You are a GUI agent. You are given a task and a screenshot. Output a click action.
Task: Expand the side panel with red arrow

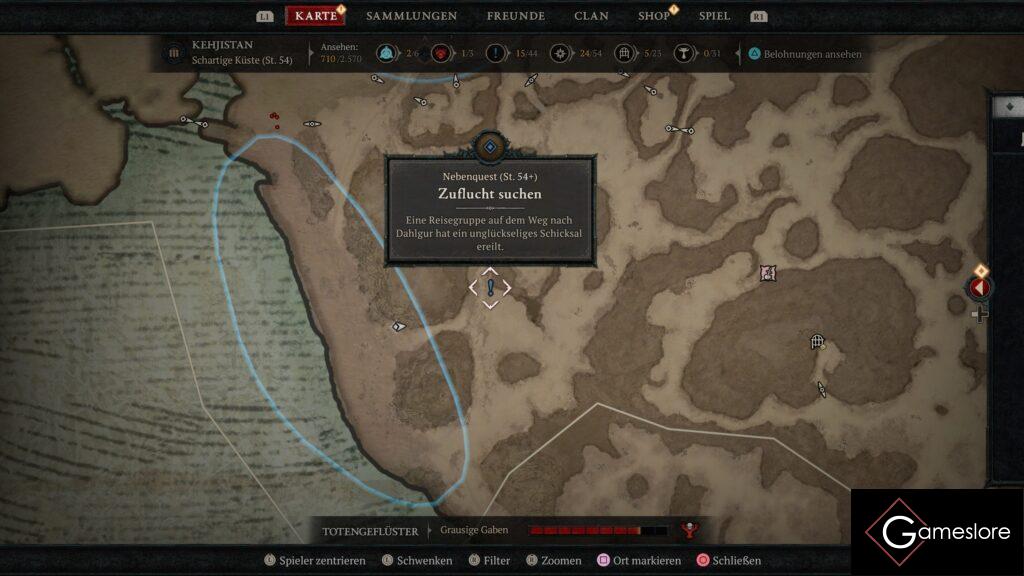979,288
